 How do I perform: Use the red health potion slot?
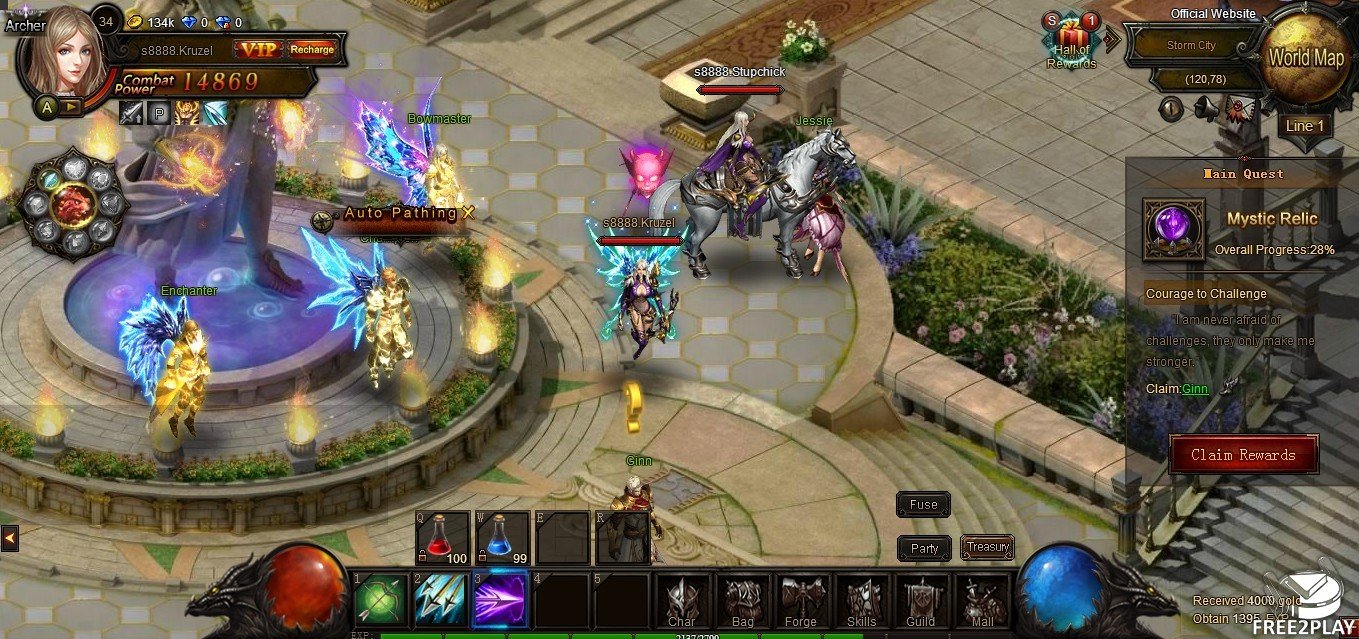click(x=442, y=538)
